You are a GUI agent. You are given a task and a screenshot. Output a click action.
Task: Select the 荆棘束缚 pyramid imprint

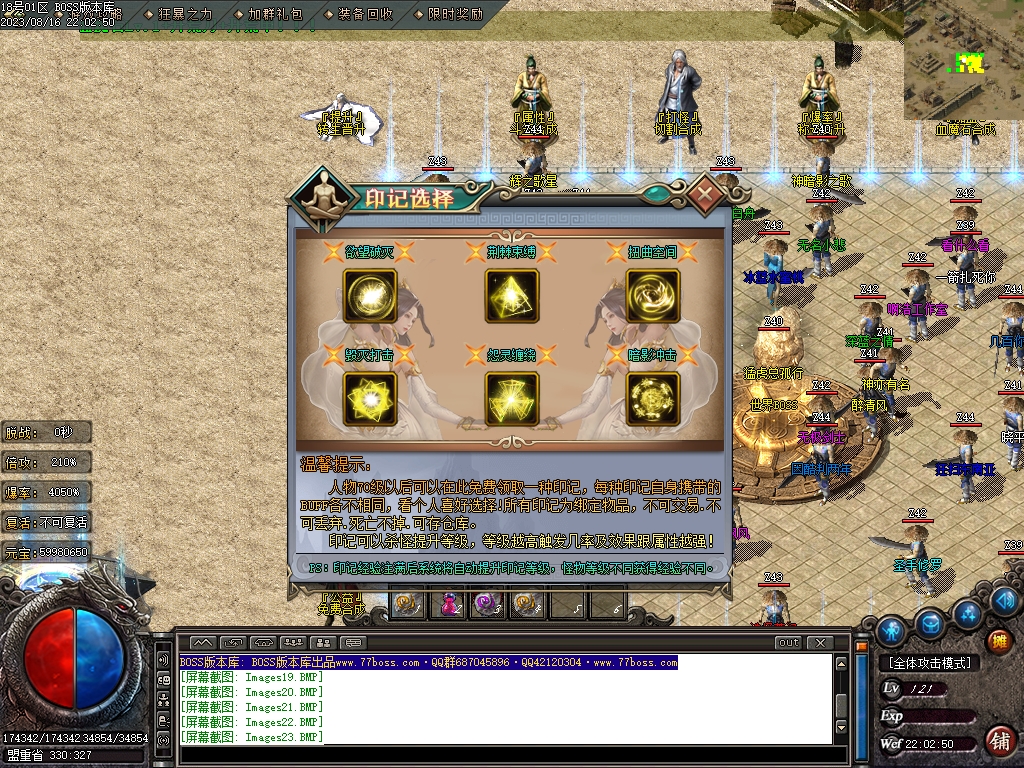tap(512, 296)
